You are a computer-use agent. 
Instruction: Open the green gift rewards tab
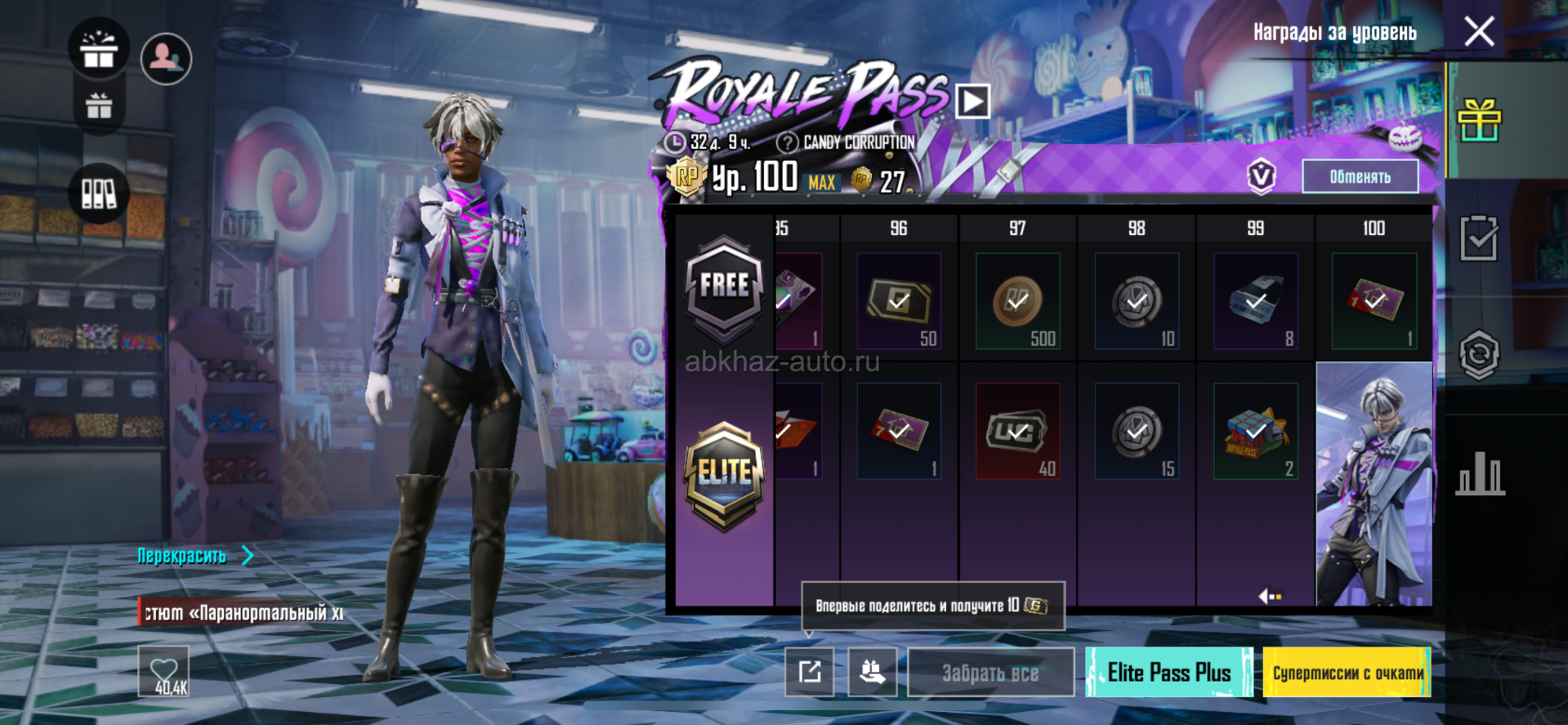tap(1479, 121)
